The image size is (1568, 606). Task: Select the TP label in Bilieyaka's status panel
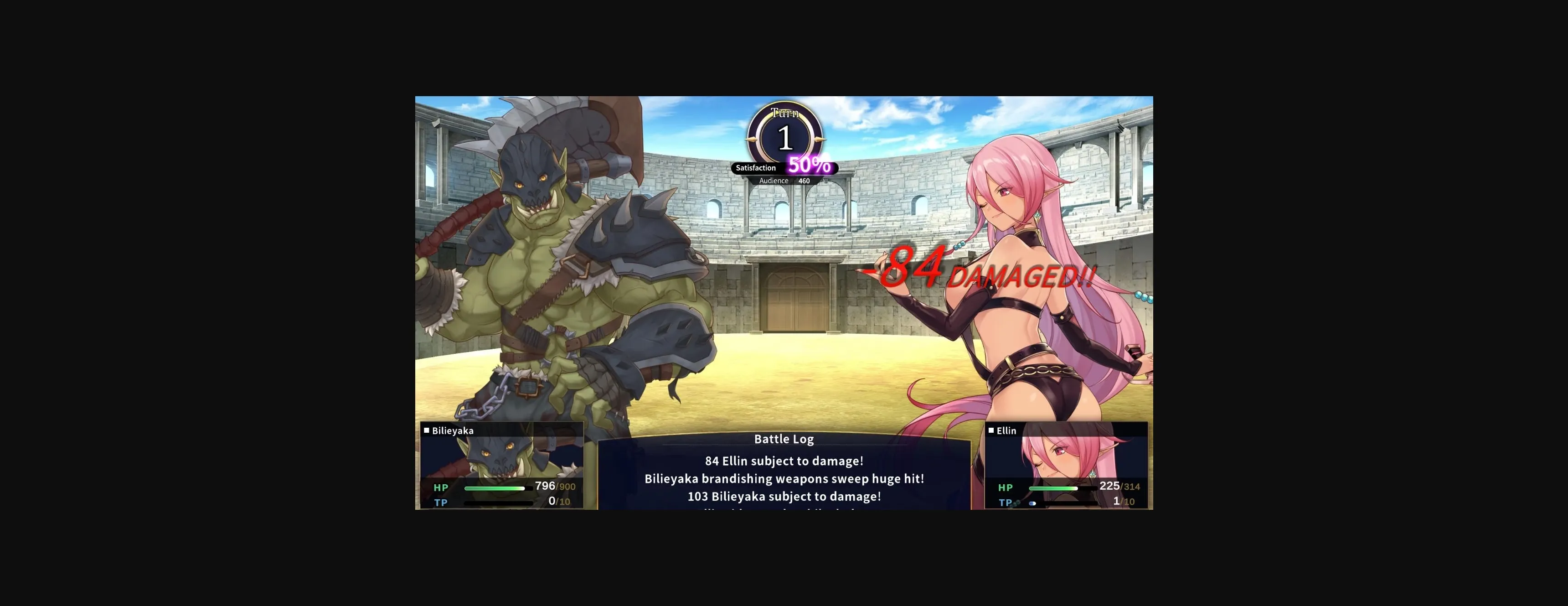click(441, 502)
